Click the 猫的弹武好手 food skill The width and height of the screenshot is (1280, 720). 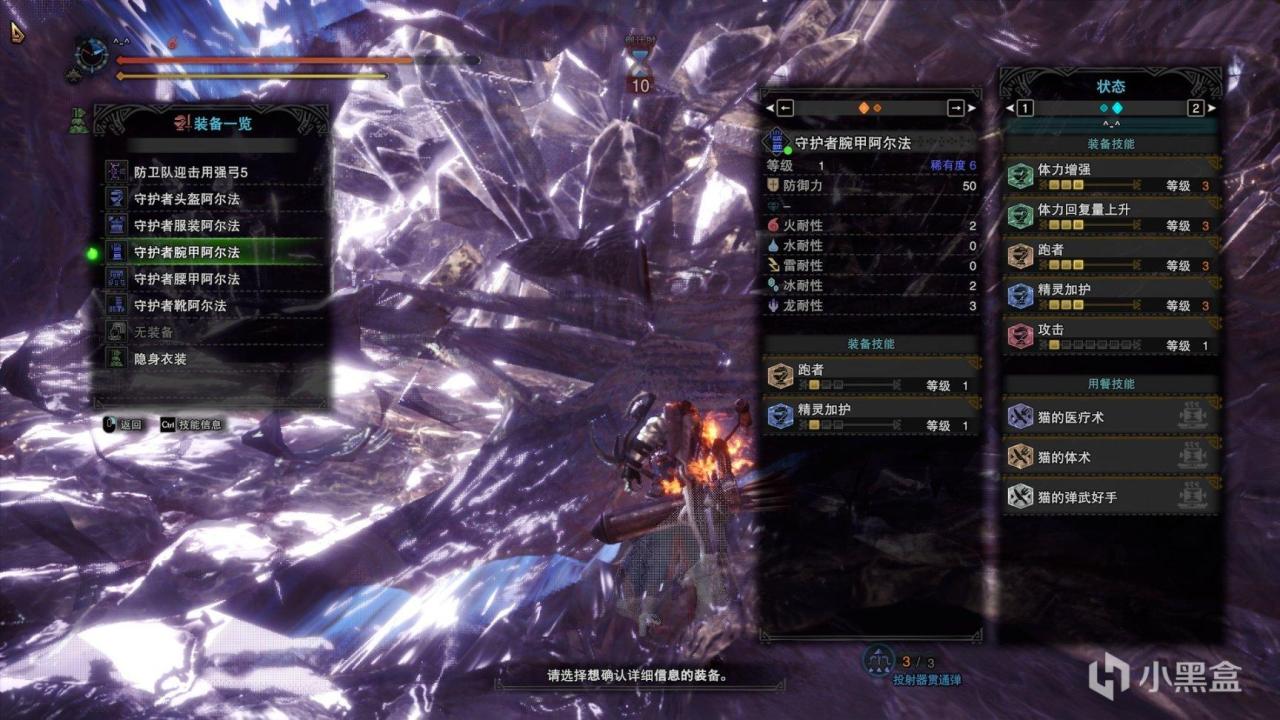pos(1112,496)
